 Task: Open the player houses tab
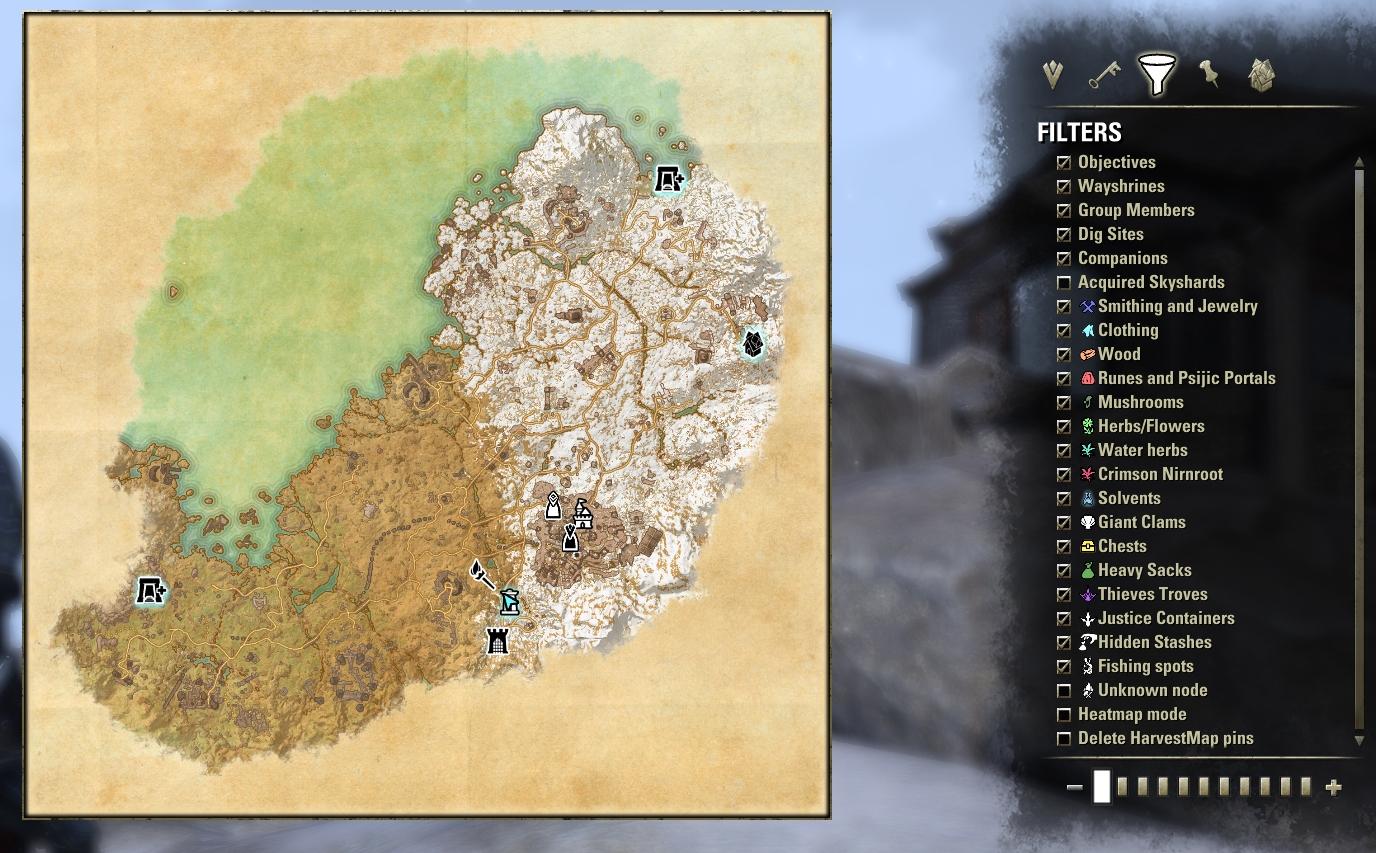pyautogui.click(x=1260, y=74)
